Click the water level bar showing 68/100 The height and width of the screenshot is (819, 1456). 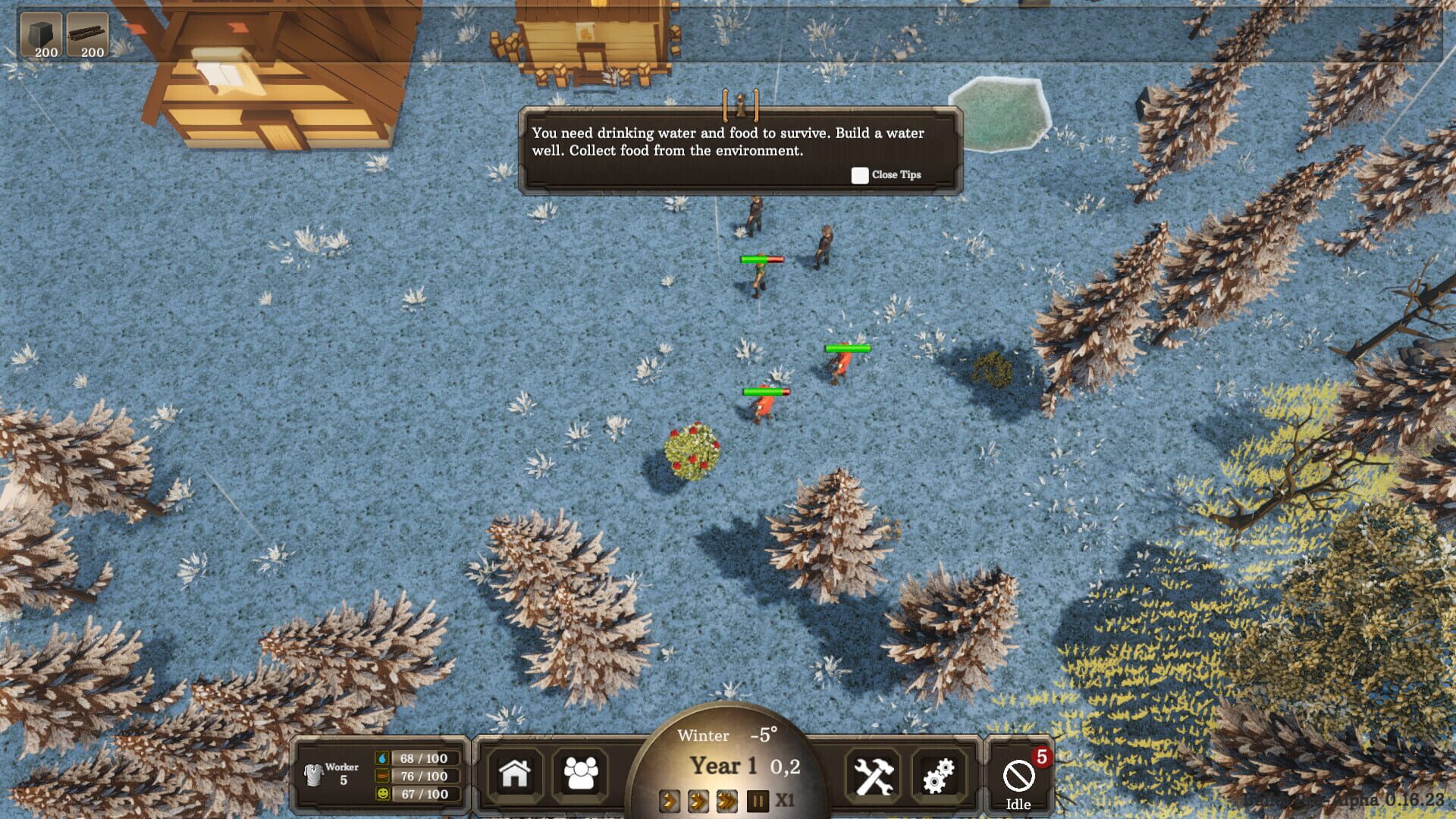point(418,756)
